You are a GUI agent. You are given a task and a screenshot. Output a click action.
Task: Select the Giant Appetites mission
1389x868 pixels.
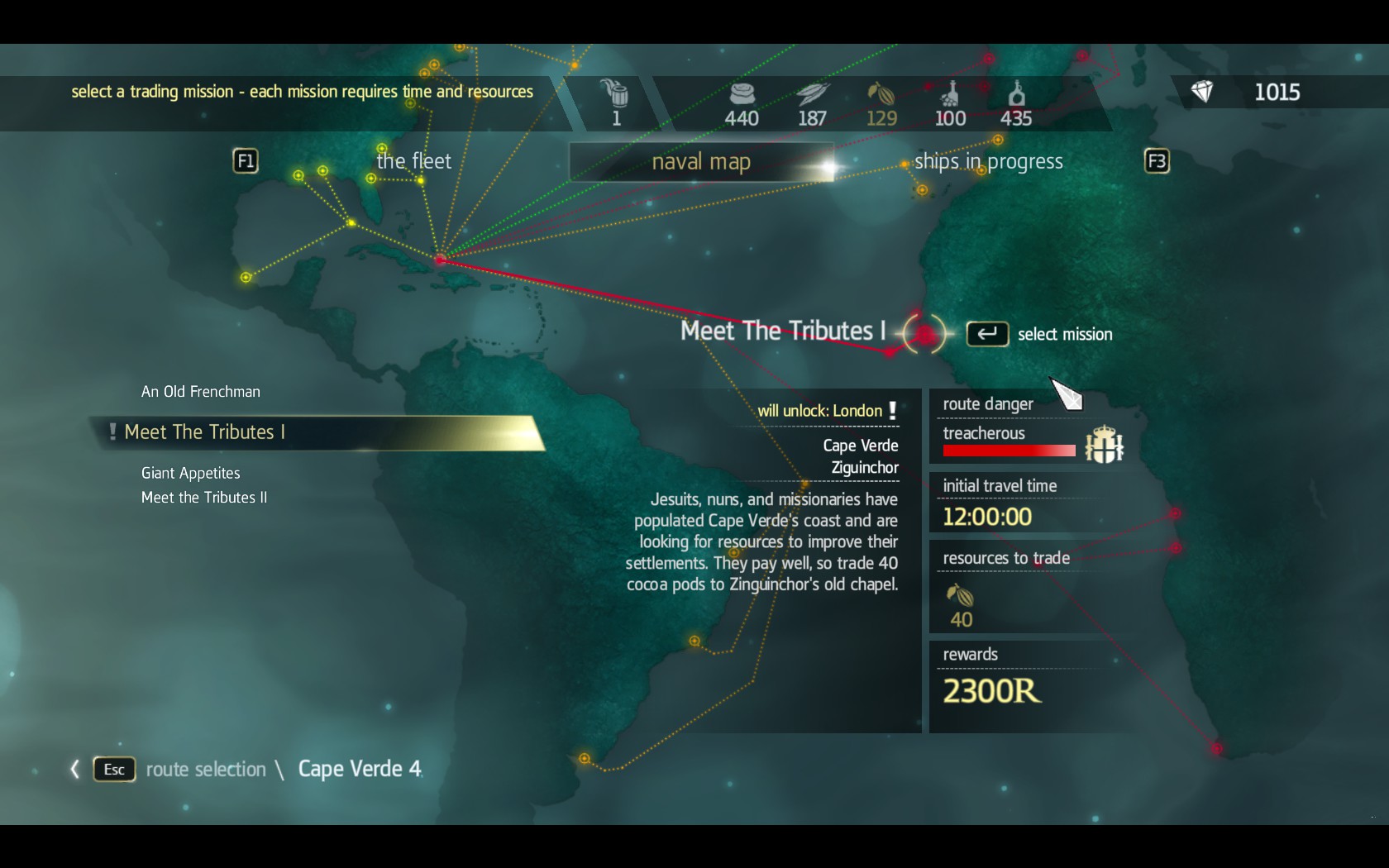coord(190,473)
